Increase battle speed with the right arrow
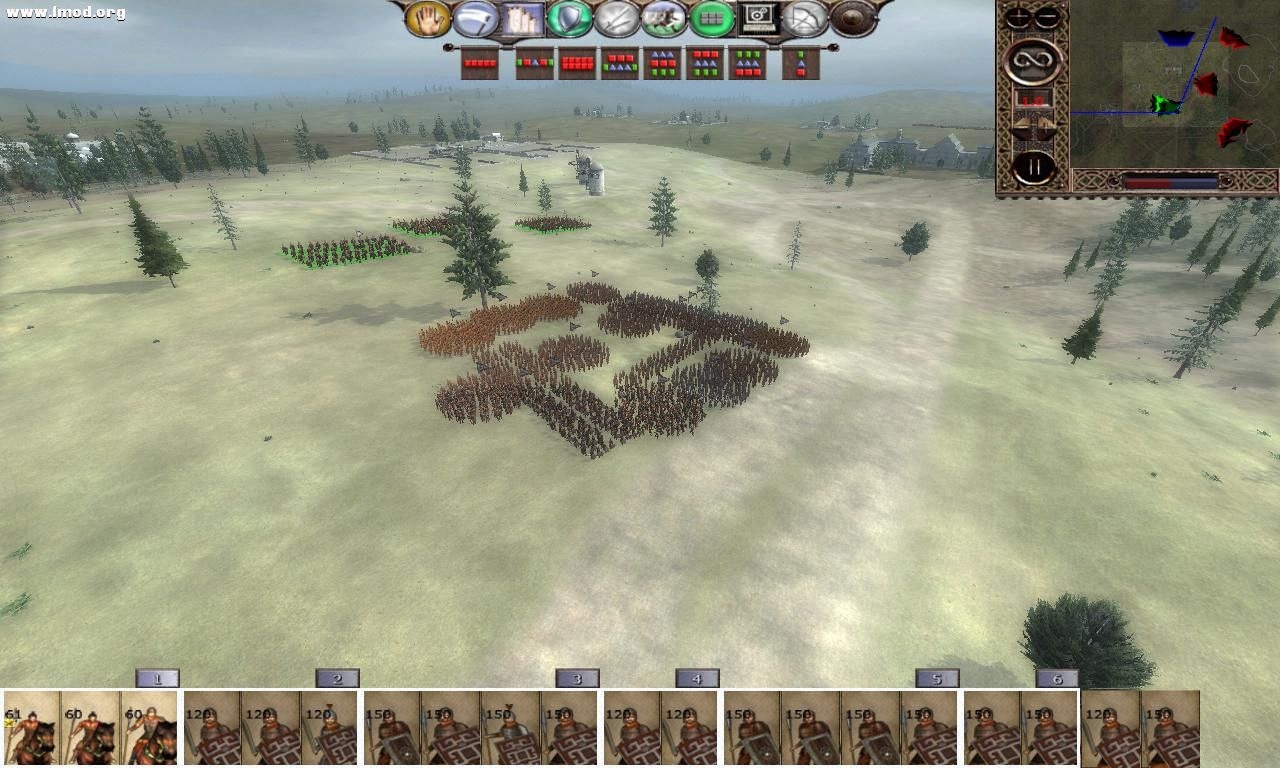 pos(1044,124)
